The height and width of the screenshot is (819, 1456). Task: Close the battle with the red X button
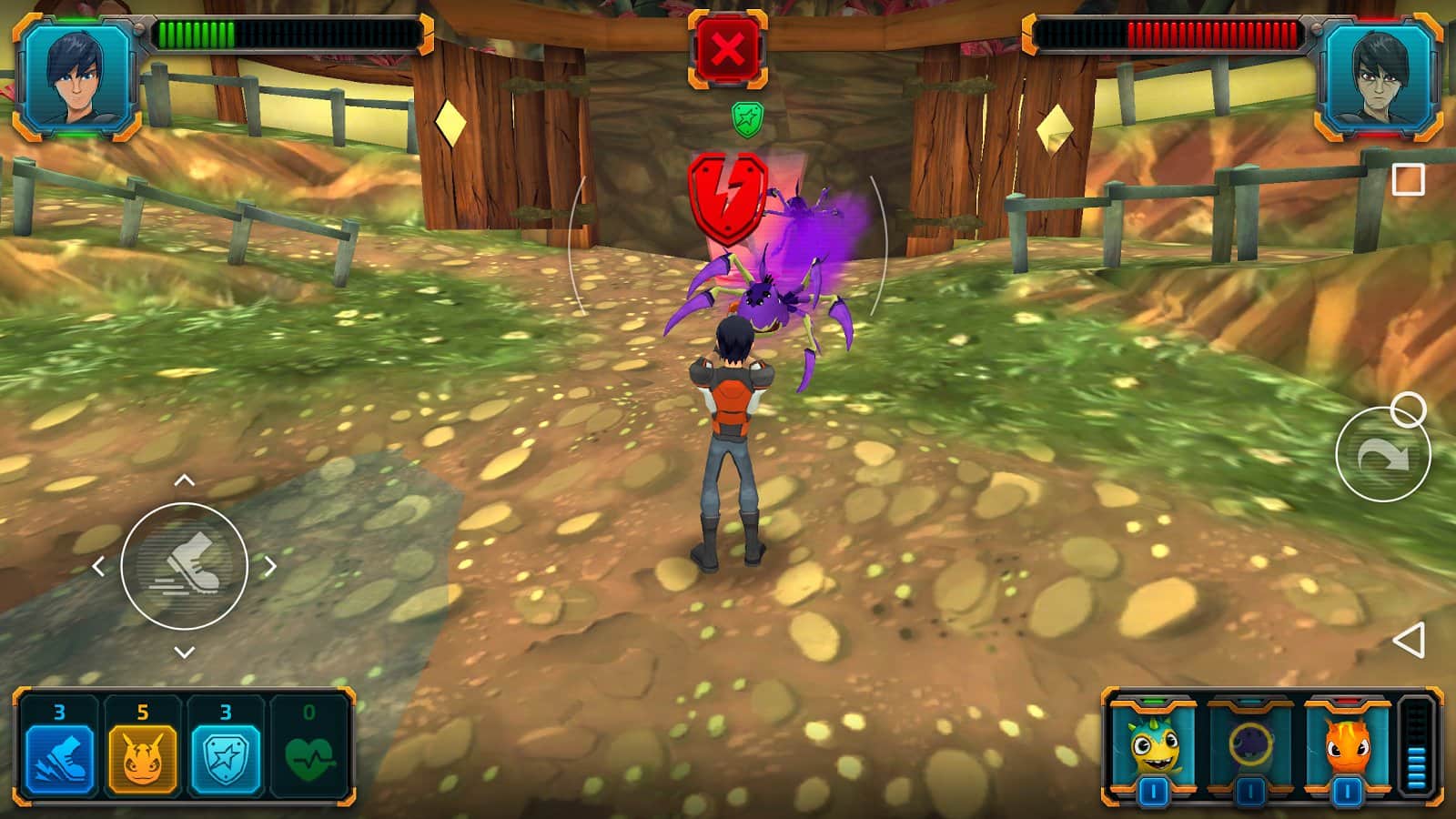(x=727, y=49)
